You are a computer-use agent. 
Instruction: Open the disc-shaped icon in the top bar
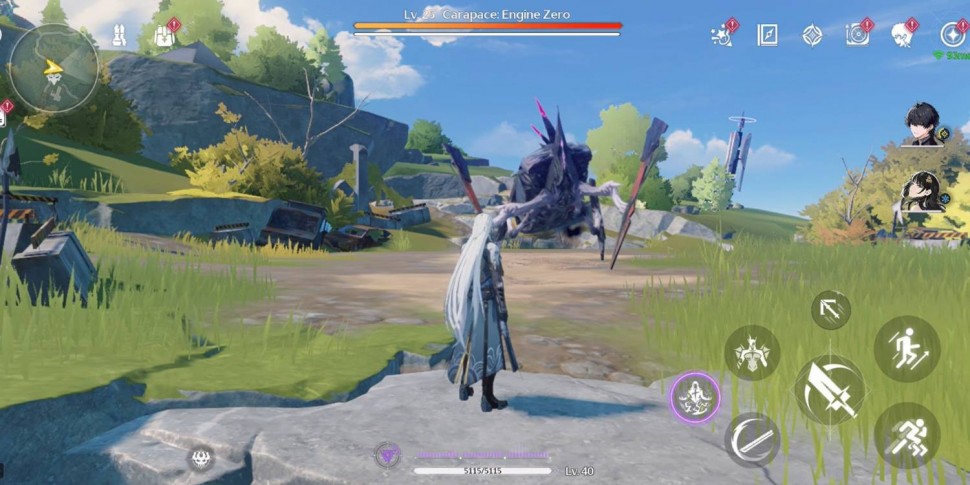pos(857,35)
